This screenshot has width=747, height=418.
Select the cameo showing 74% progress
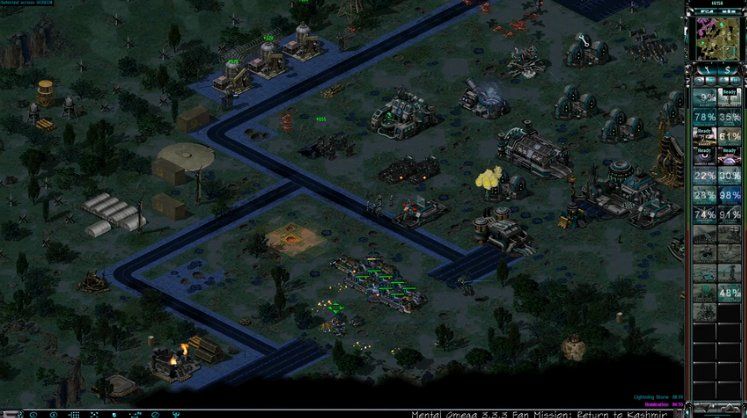click(705, 215)
